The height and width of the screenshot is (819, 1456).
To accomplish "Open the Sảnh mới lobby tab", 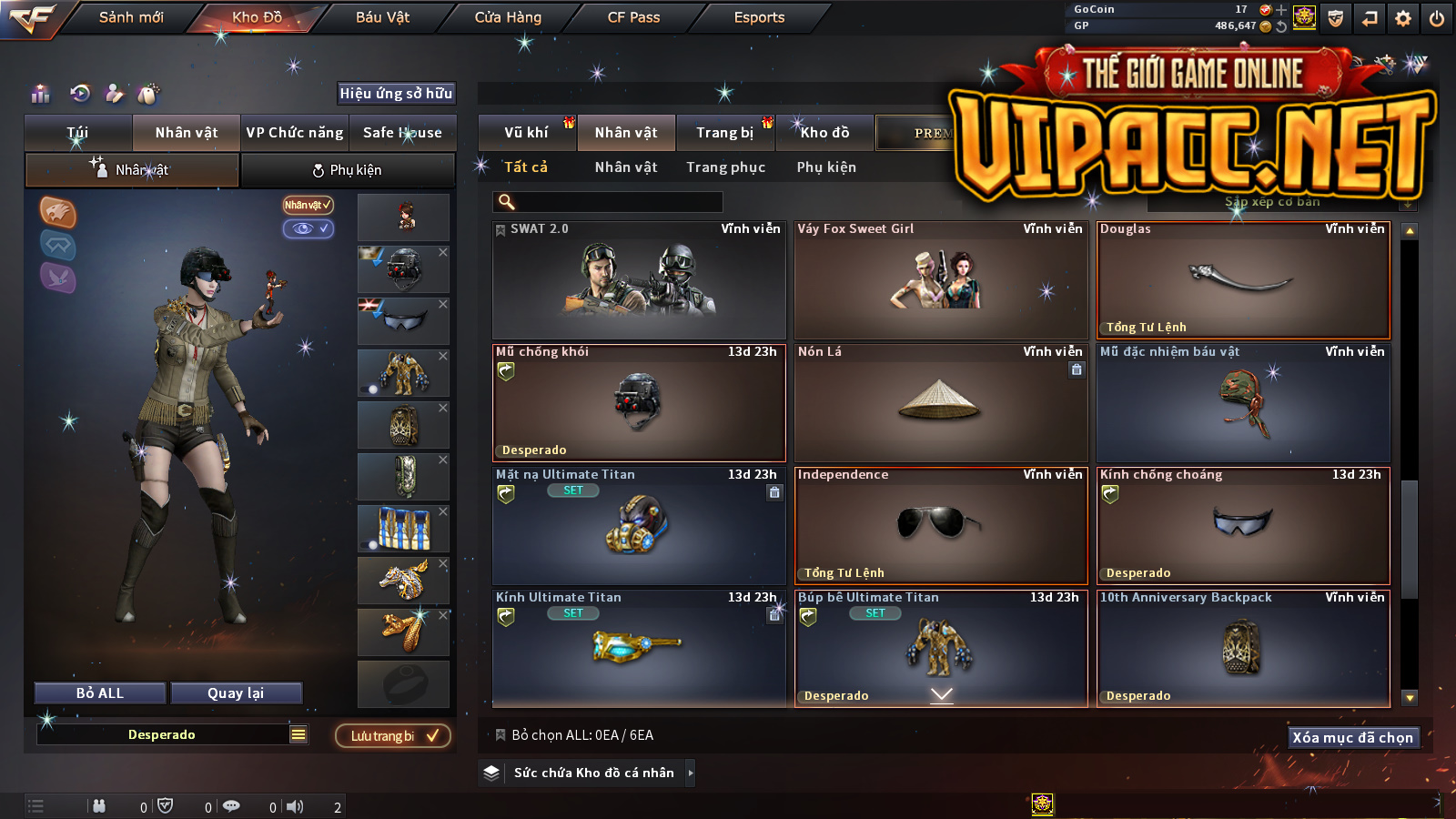I will click(131, 17).
